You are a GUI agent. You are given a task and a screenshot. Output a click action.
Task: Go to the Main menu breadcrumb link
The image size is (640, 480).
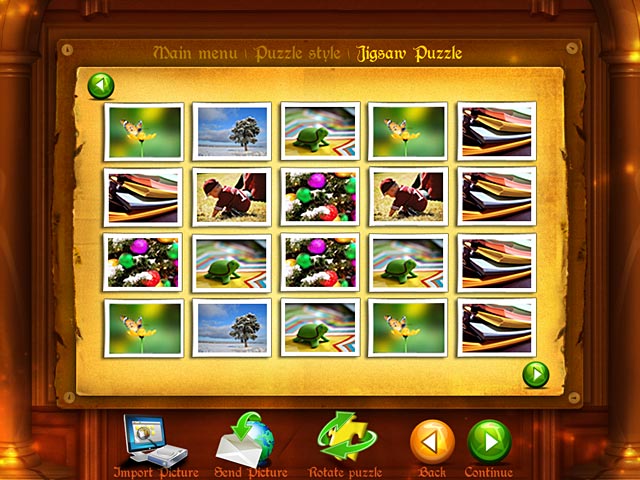pyautogui.click(x=198, y=52)
